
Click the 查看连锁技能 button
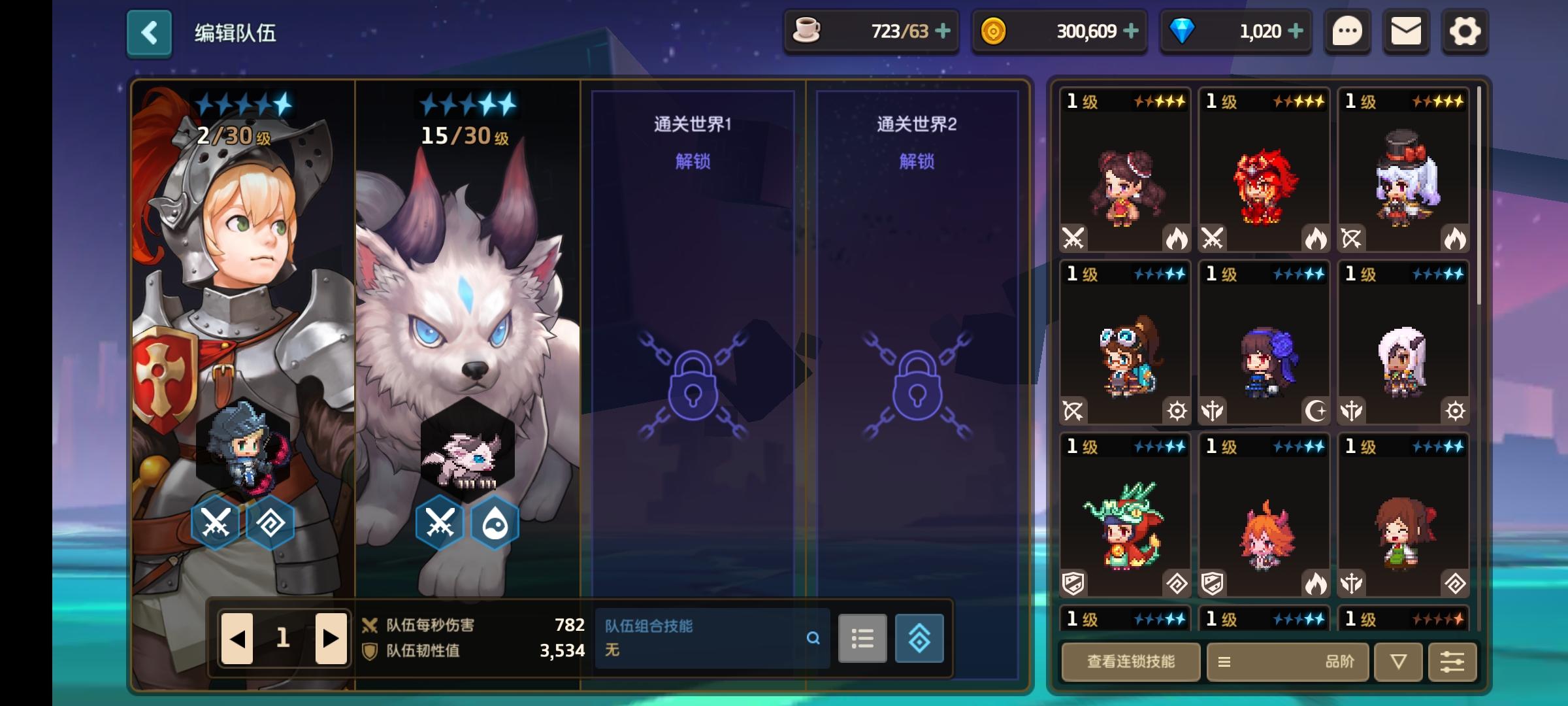tap(1130, 662)
